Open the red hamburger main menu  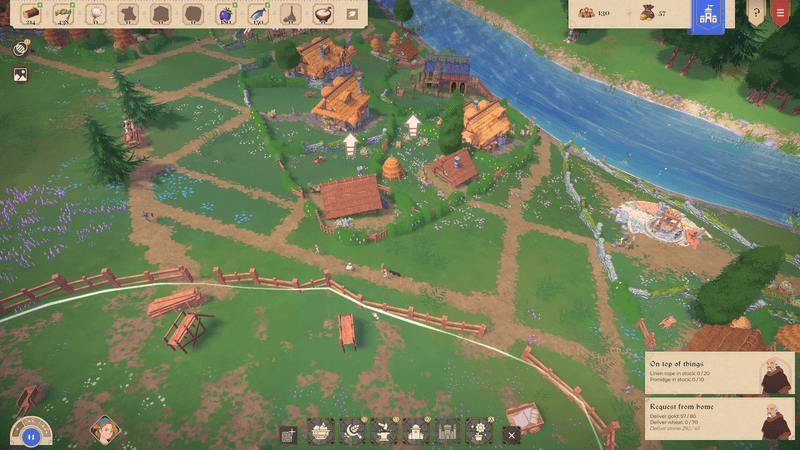(781, 14)
